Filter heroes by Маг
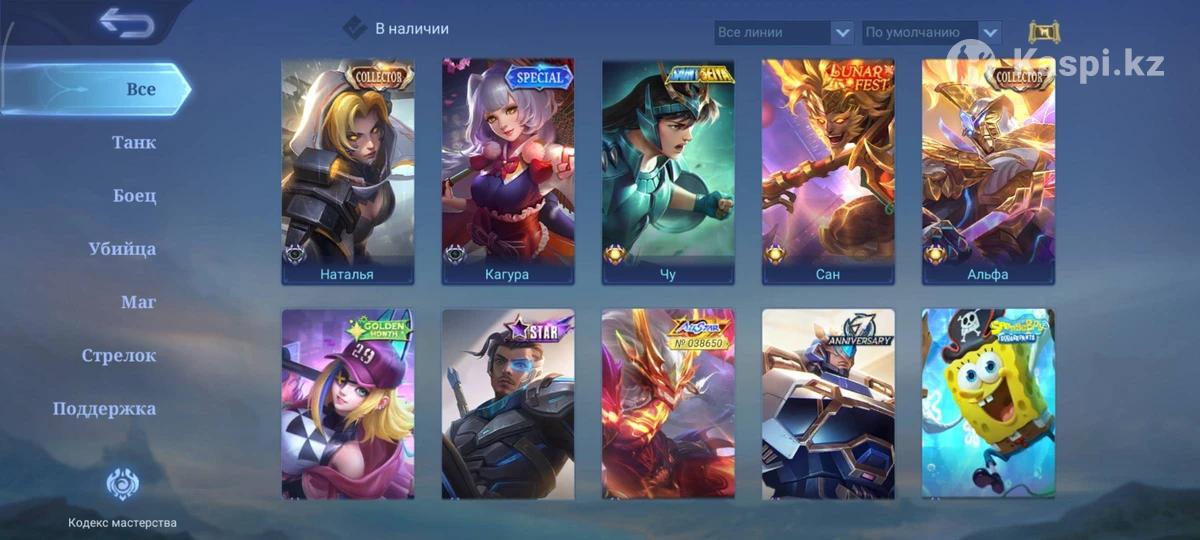 pos(138,302)
